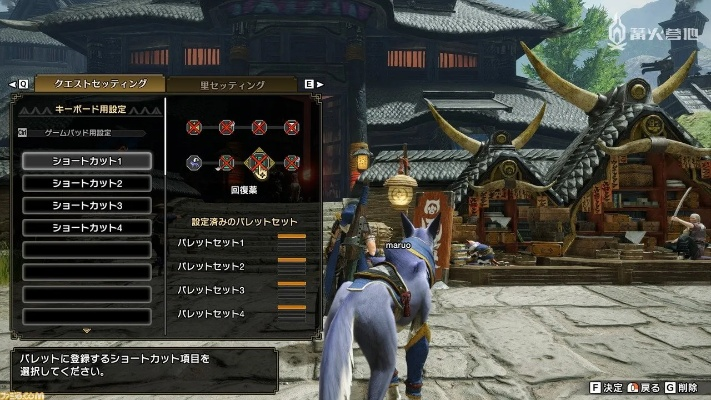Select ショートカット1 entry

[x=87, y=161]
